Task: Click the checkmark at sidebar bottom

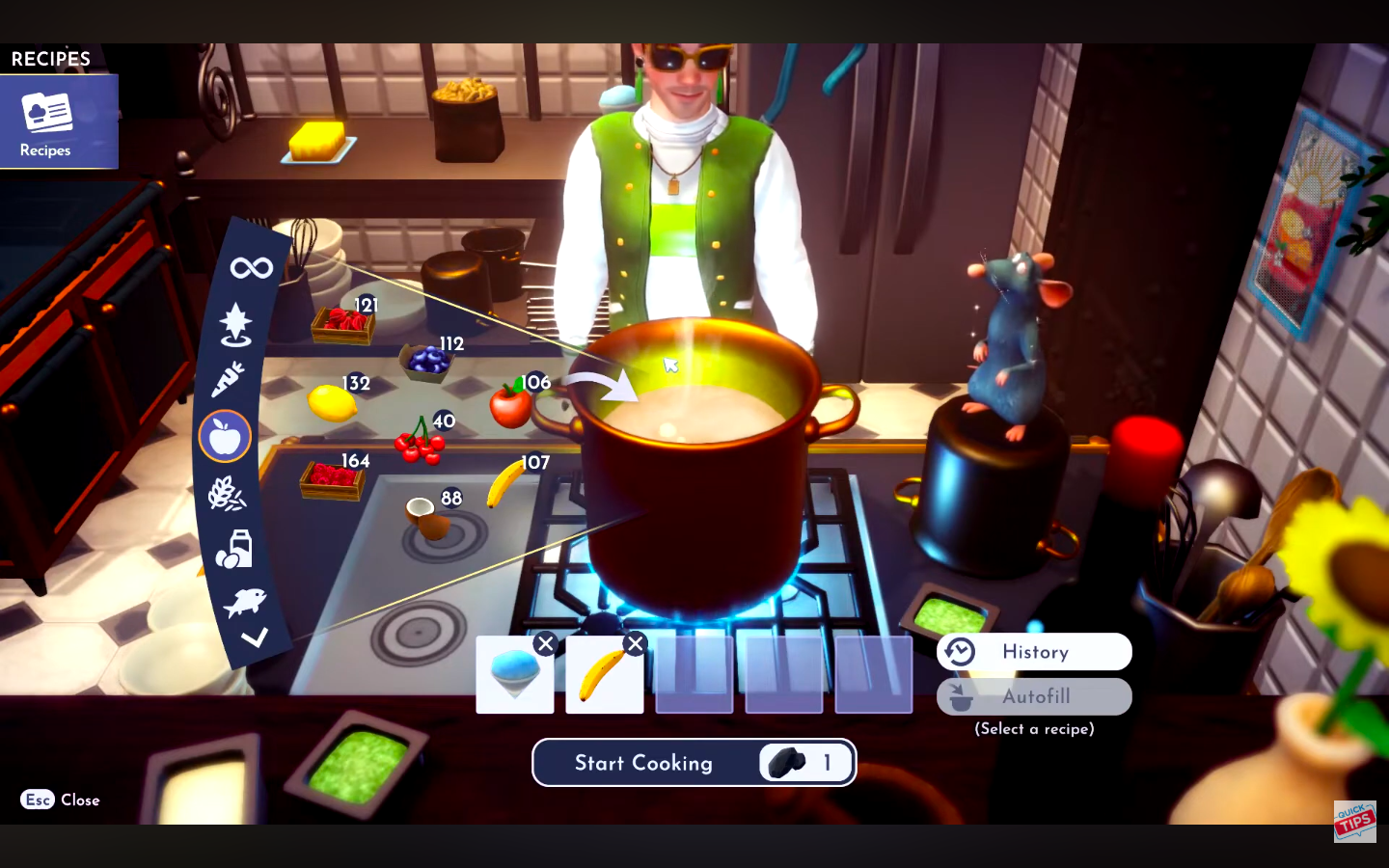Action: 257,637
